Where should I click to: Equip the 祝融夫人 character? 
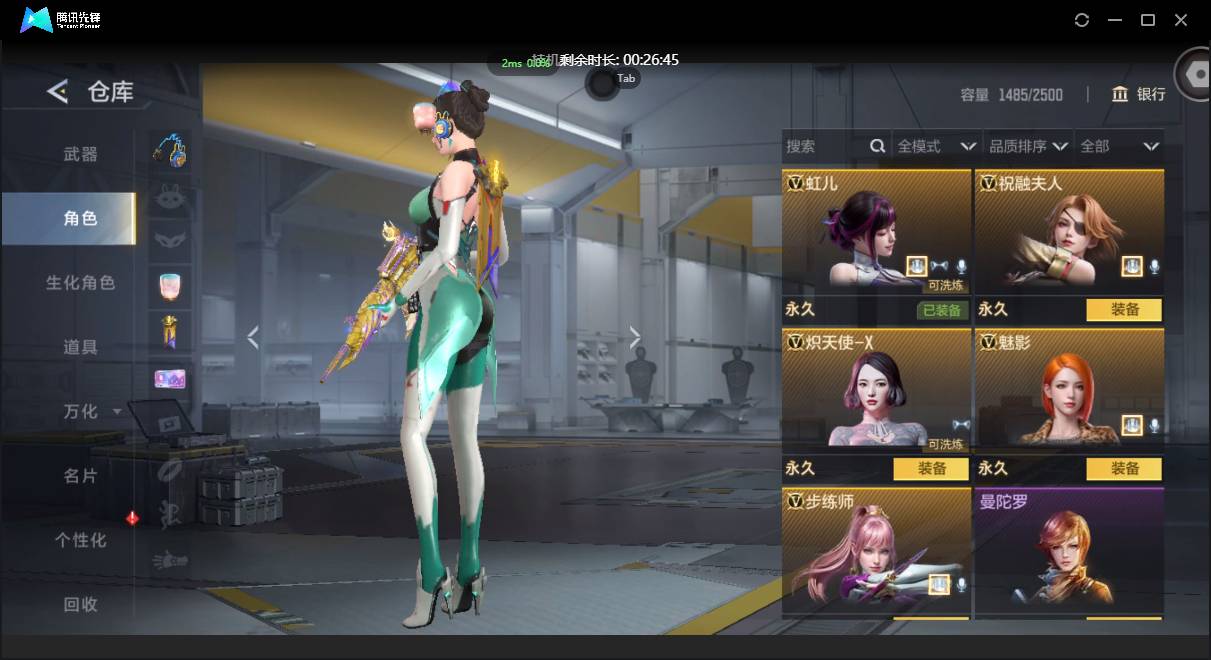tap(1124, 310)
